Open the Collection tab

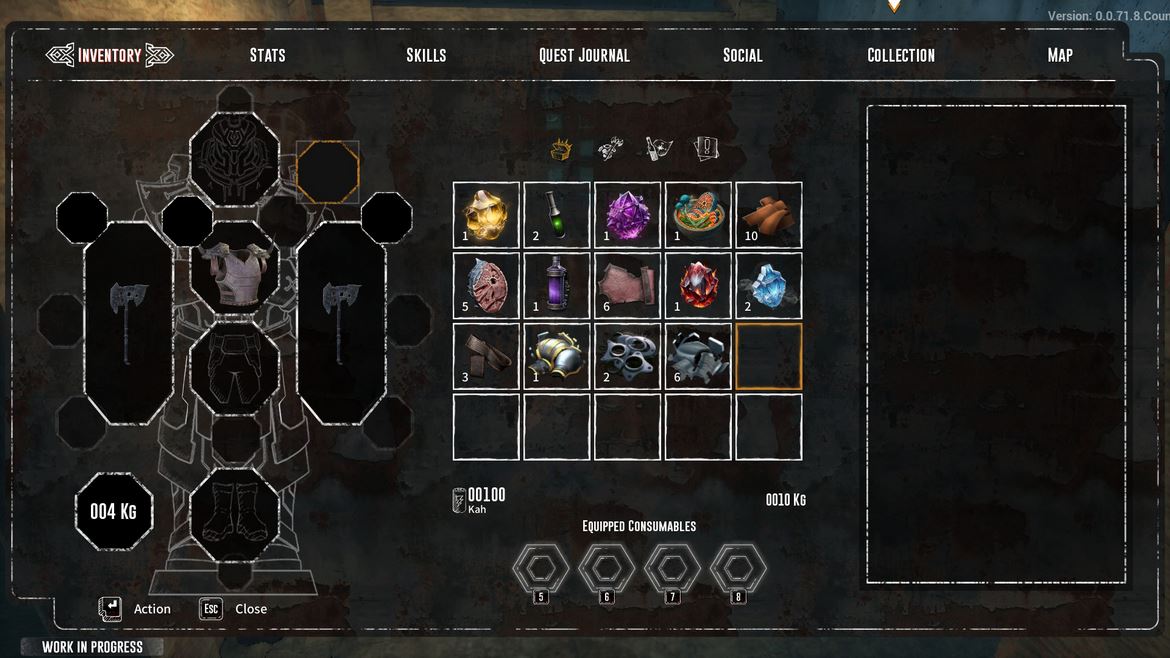901,55
